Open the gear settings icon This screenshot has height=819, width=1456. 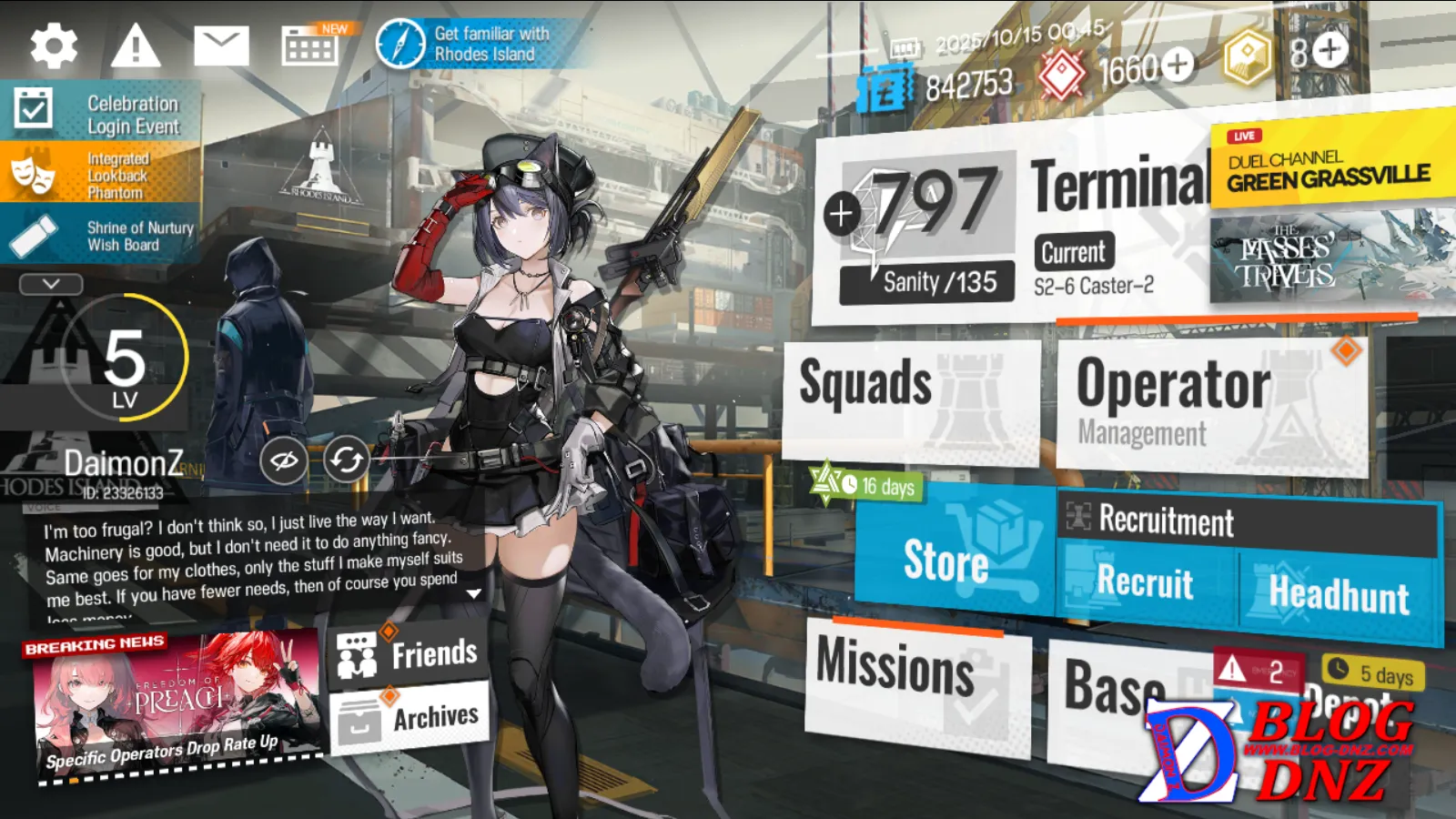pos(53,45)
